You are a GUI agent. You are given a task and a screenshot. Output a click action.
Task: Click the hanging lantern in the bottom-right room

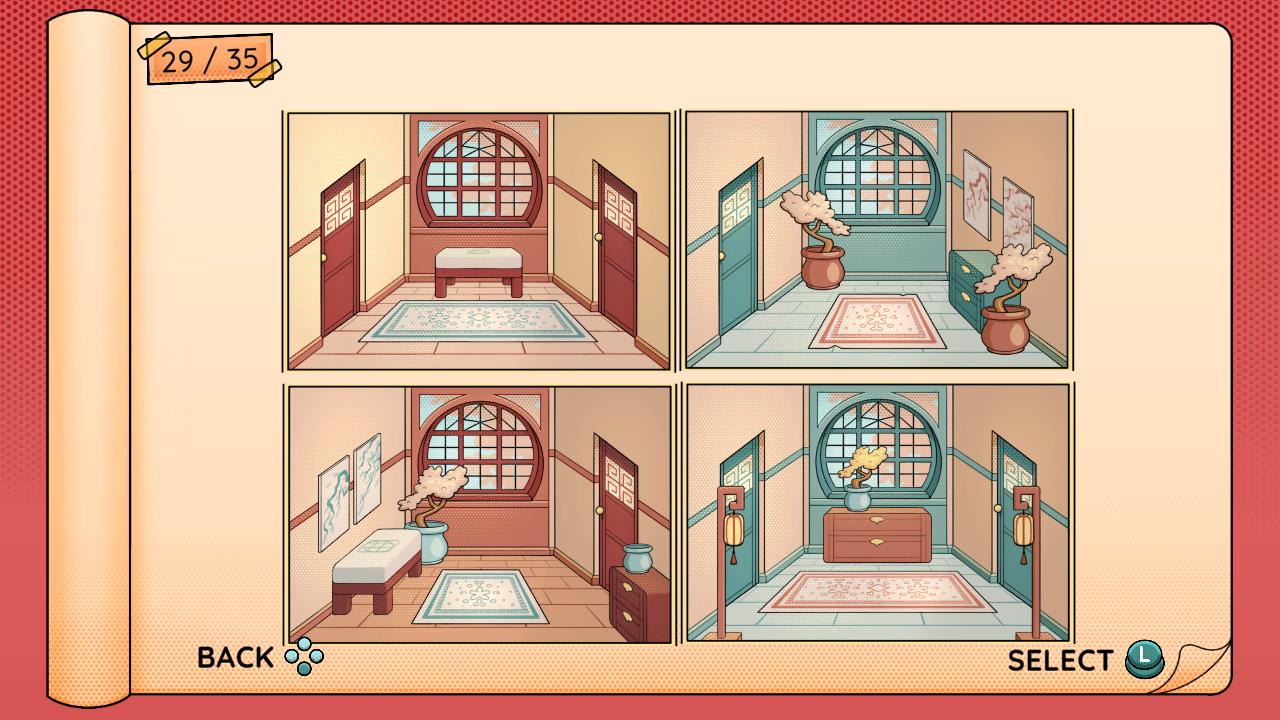(735, 530)
